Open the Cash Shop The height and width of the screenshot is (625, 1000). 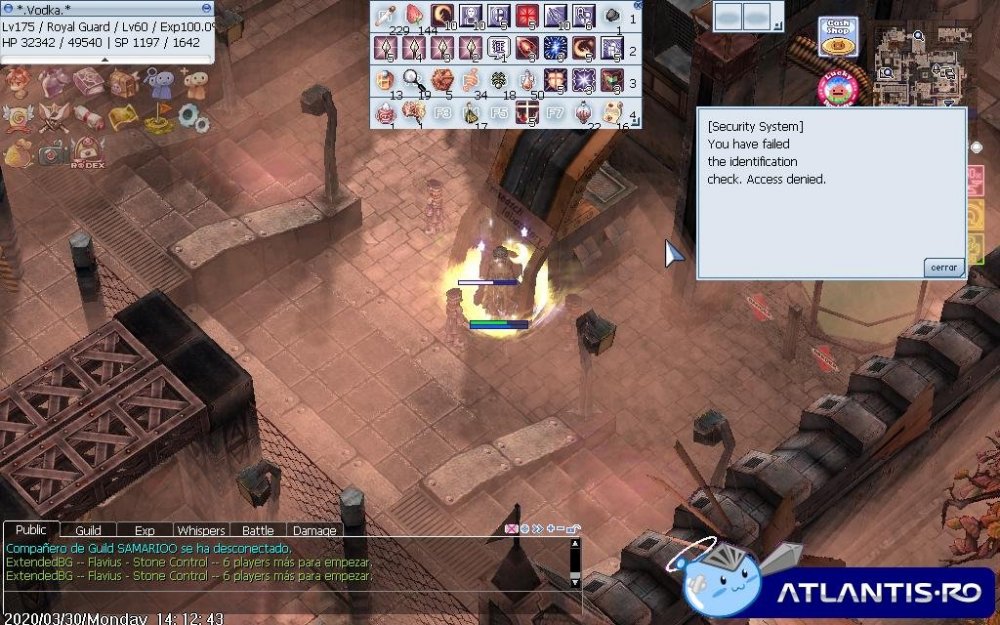pos(837,36)
